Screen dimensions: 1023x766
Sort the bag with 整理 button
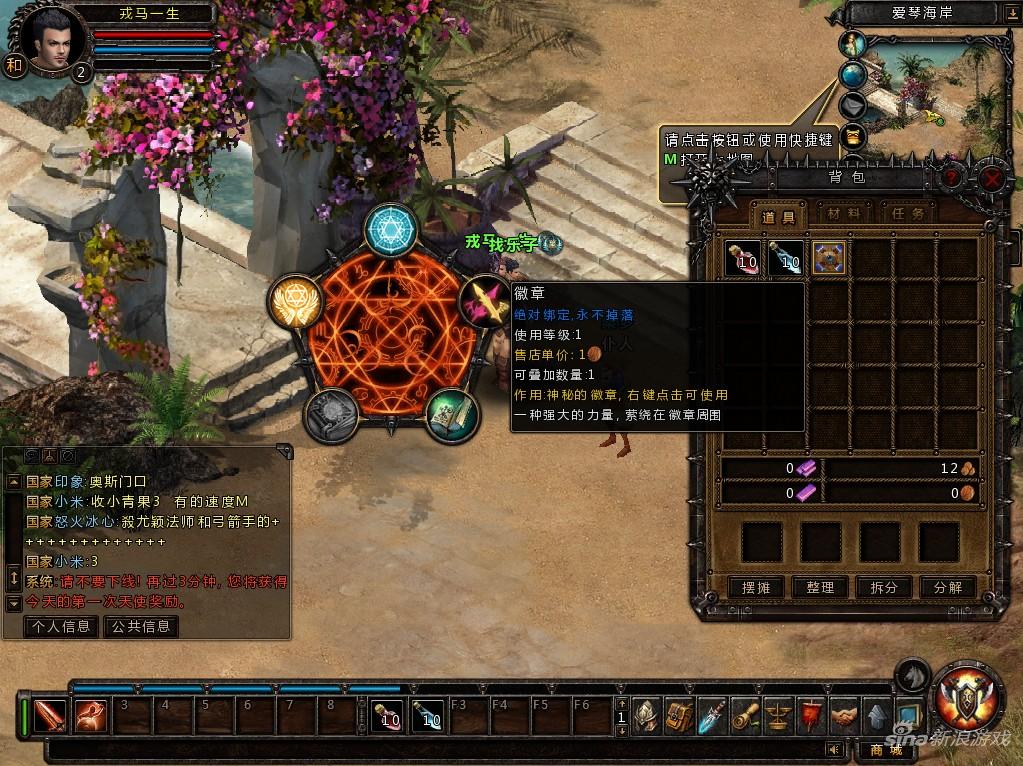click(820, 587)
